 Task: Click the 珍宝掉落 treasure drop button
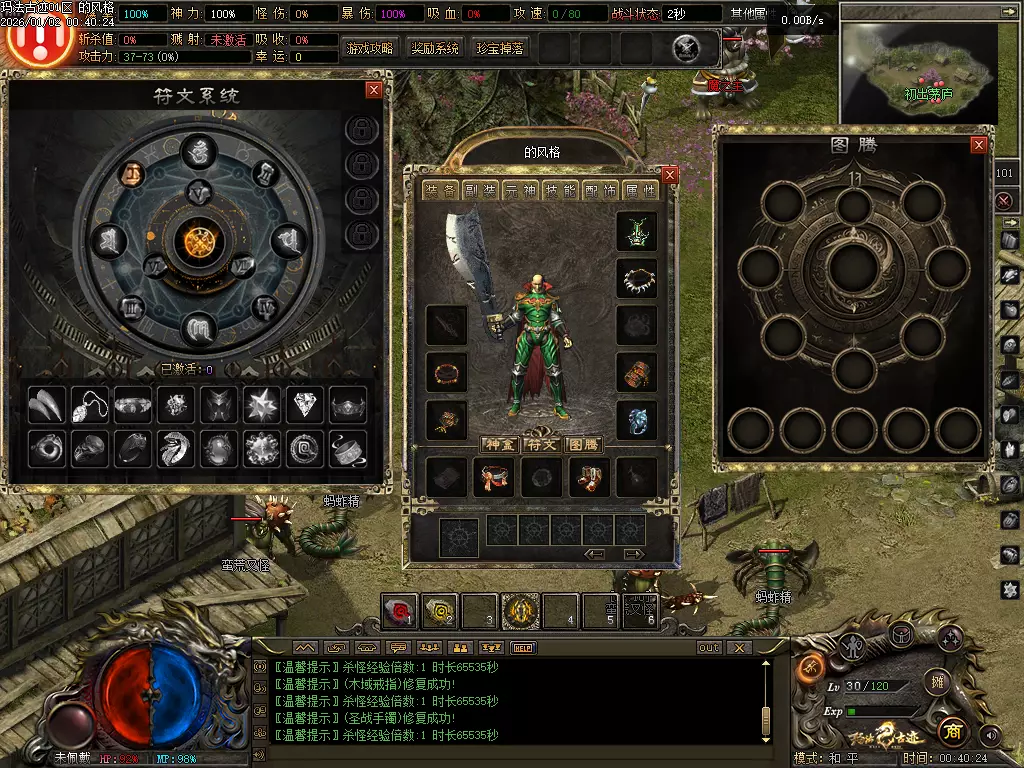click(x=500, y=48)
